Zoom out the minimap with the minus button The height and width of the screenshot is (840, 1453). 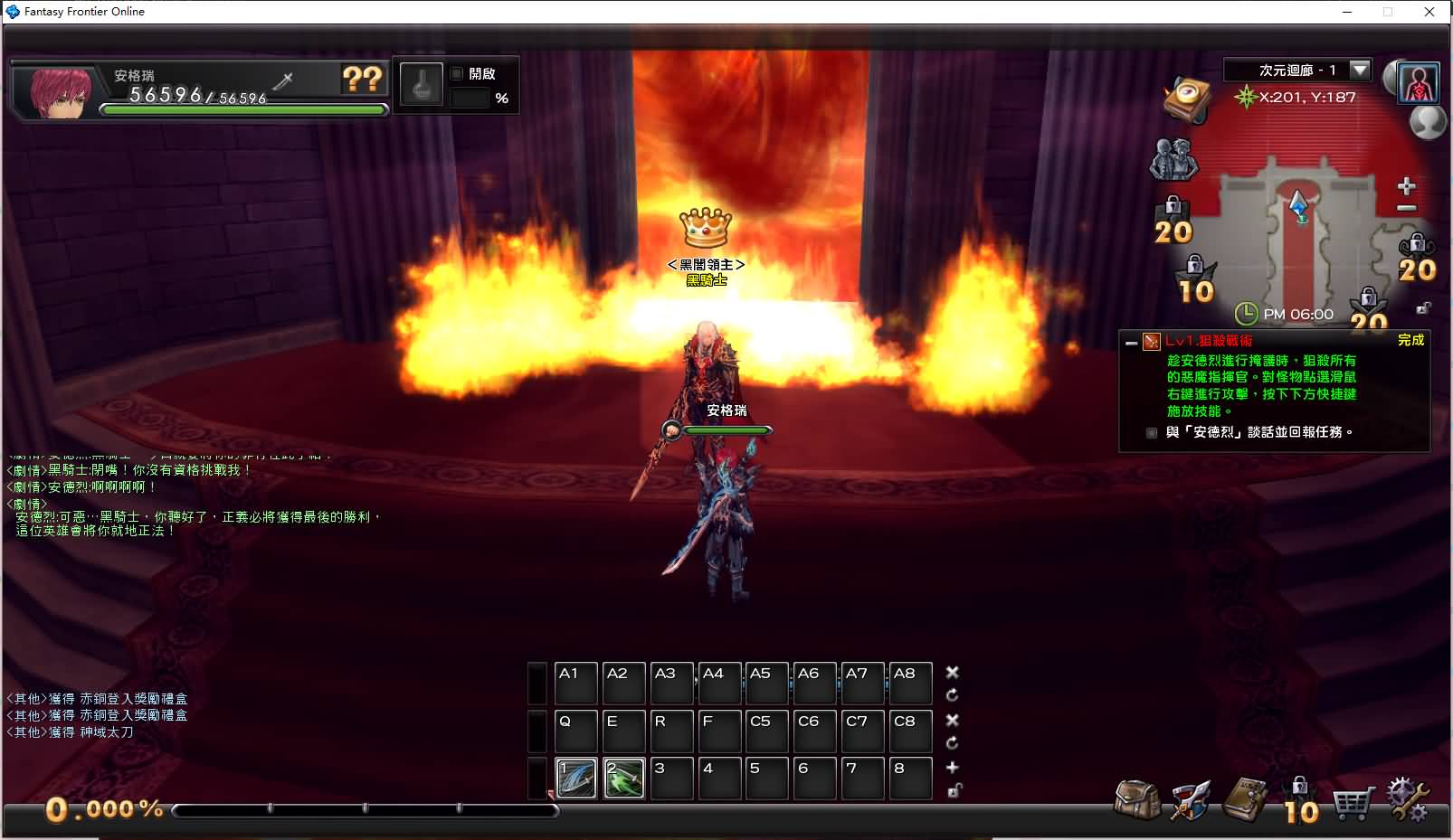[1406, 209]
